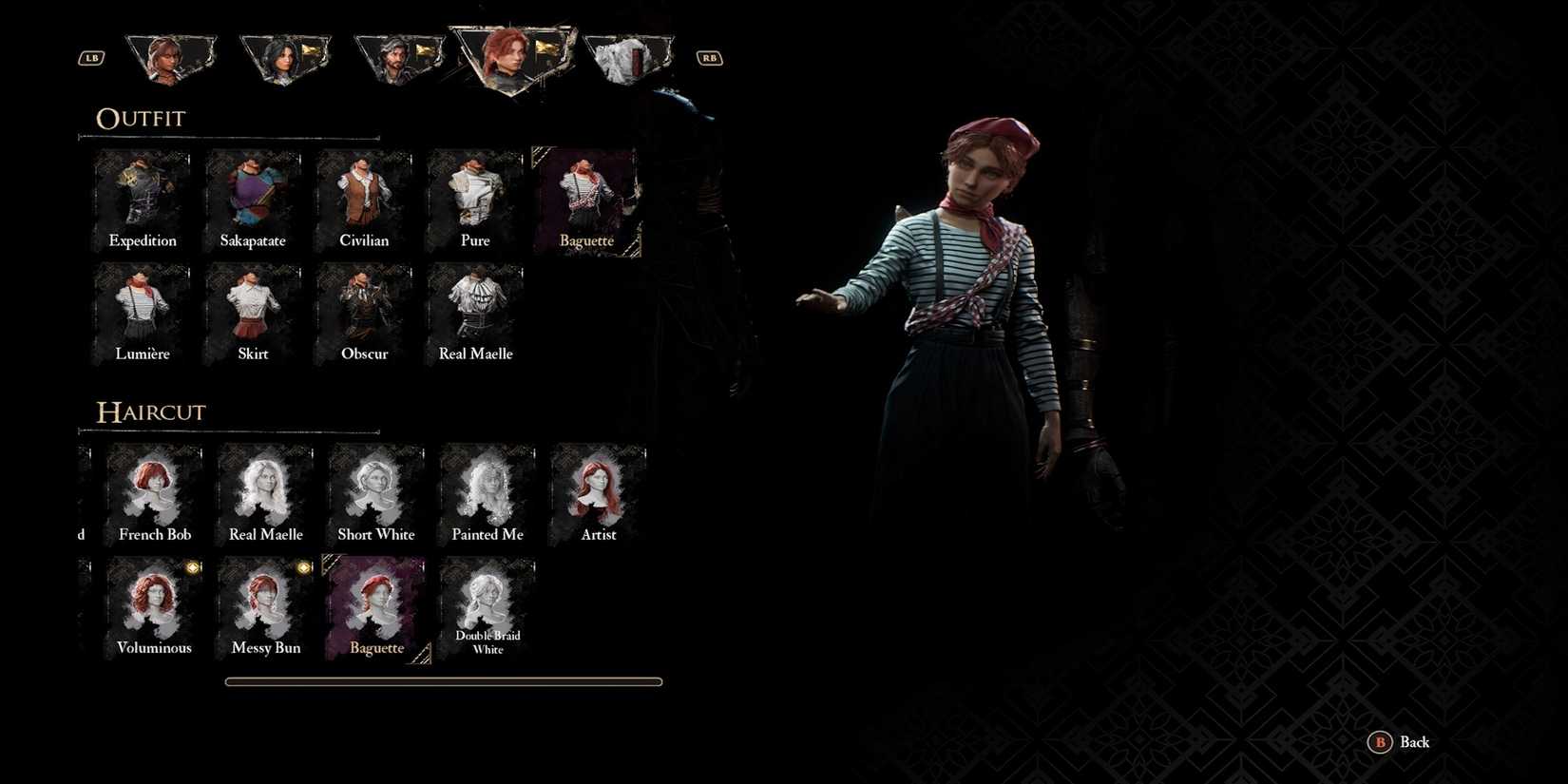Select the Obscur outfit
The image size is (1568, 784).
click(x=364, y=309)
